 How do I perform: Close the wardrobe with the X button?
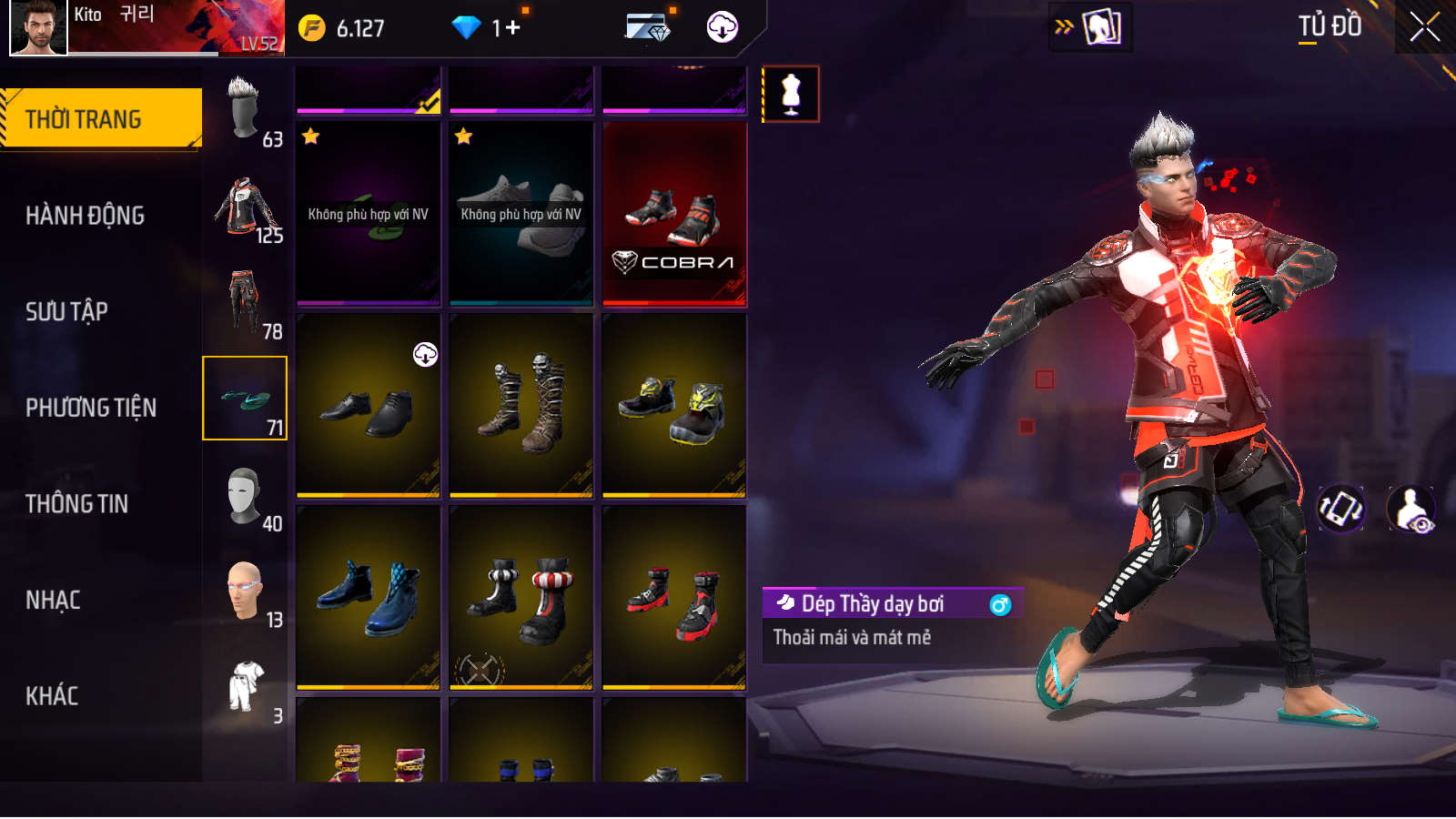(x=1424, y=27)
